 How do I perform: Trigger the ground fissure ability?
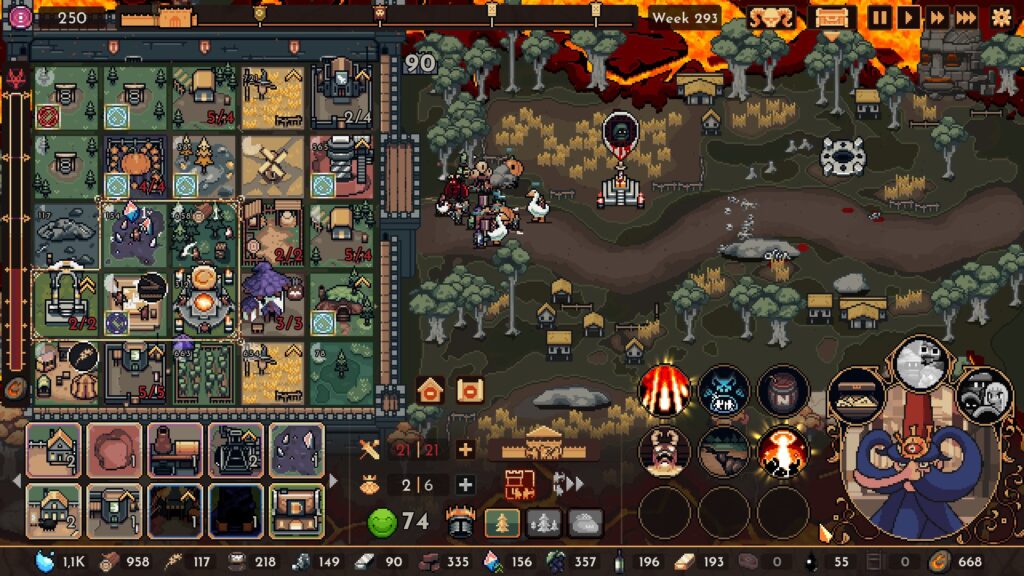723,451
